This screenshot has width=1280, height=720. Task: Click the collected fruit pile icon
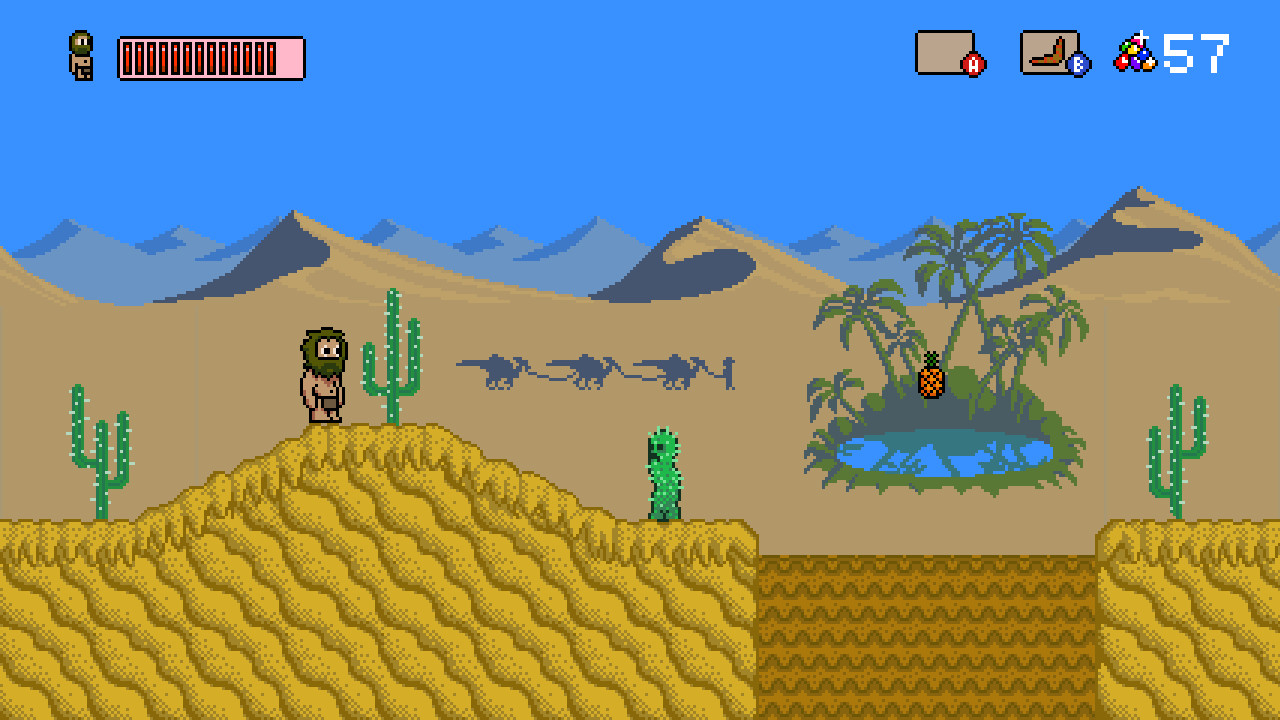pos(1135,53)
